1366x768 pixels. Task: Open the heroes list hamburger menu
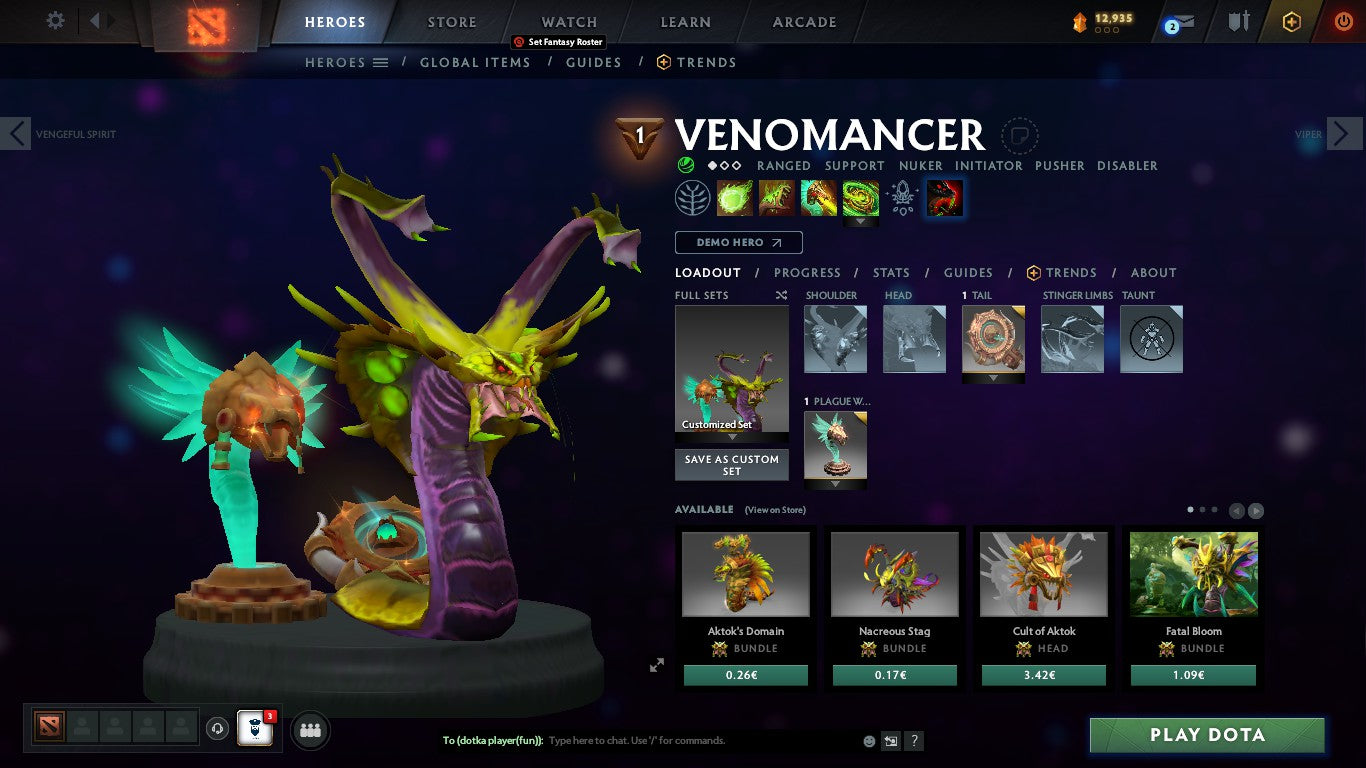tap(380, 62)
